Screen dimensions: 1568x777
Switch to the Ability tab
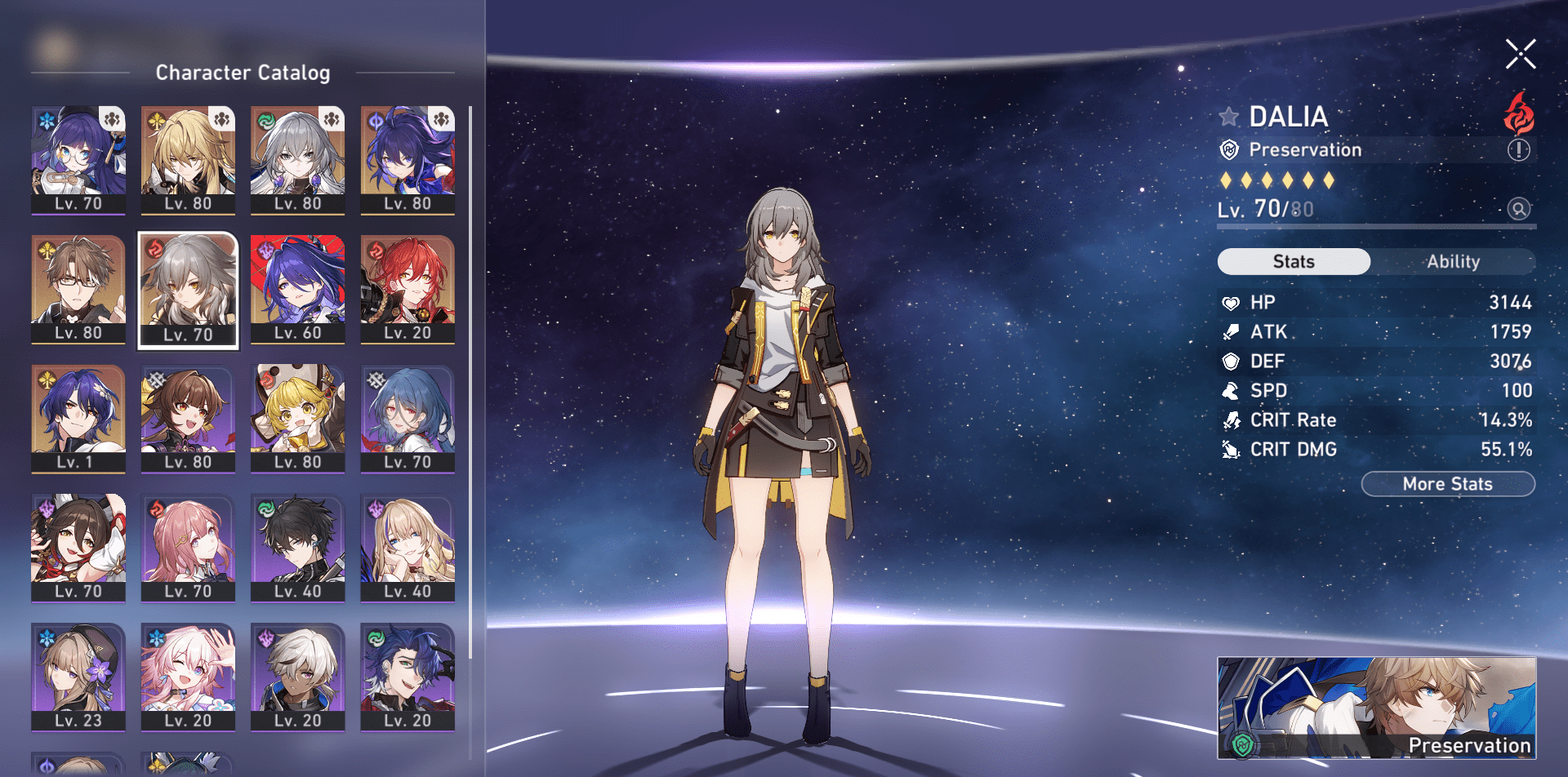click(1454, 261)
